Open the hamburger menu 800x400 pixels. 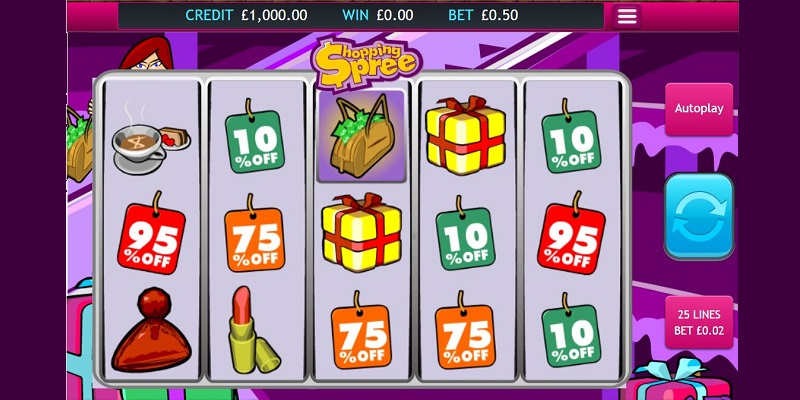point(627,16)
